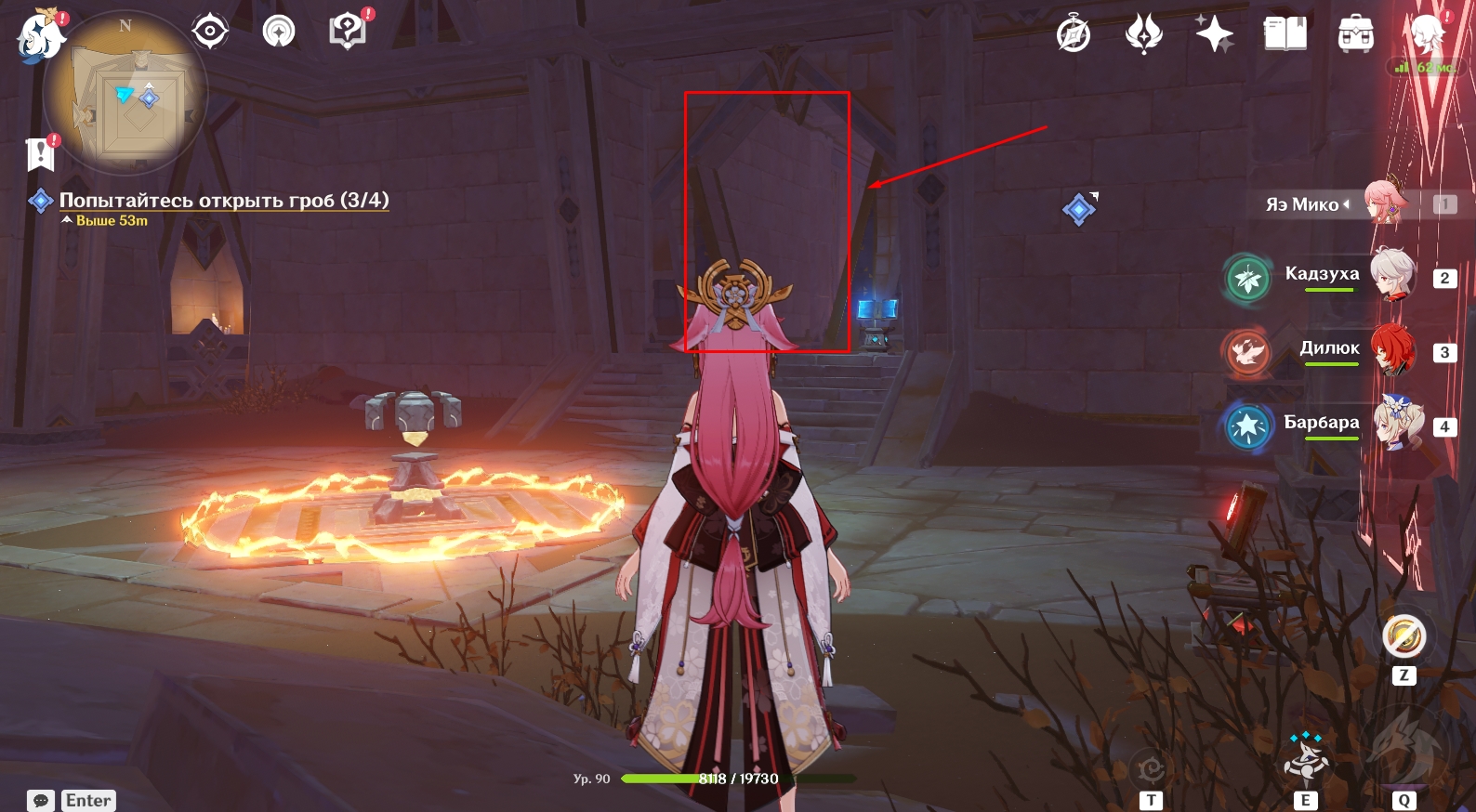This screenshot has height=812, width=1476.
Task: Open the circular minimap
Action: (x=125, y=93)
